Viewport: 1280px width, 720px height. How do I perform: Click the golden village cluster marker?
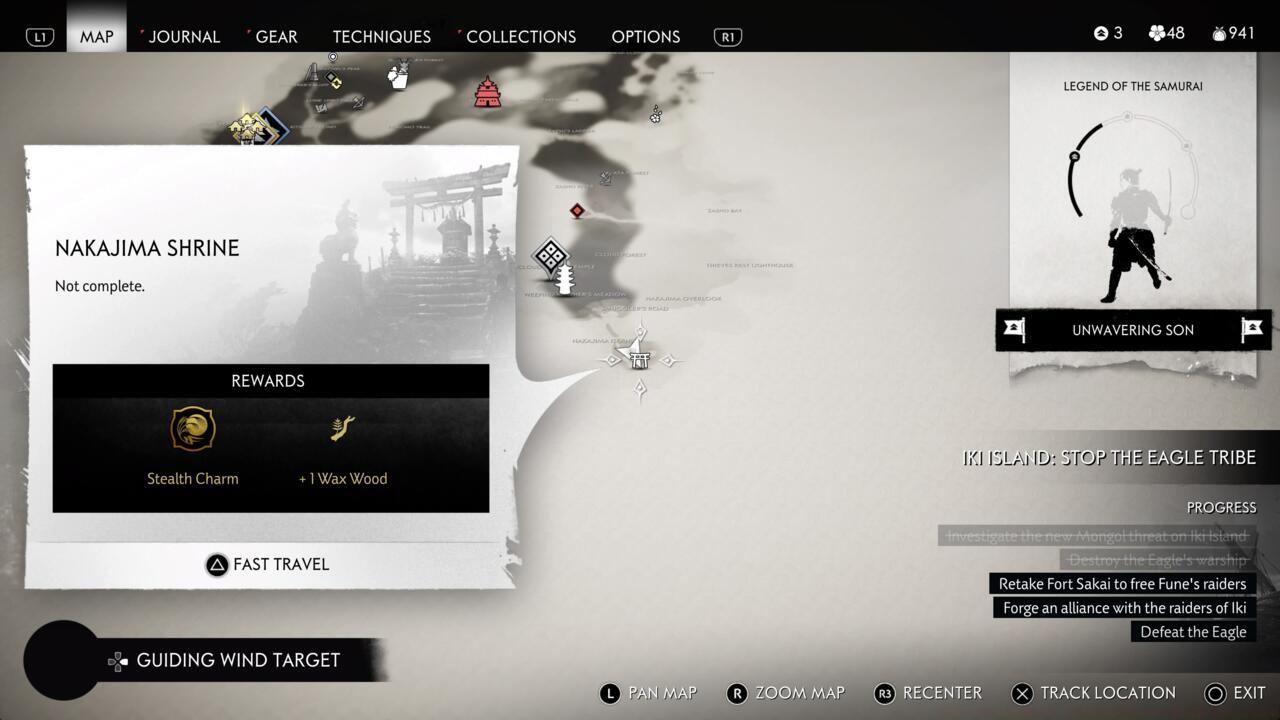pos(246,128)
